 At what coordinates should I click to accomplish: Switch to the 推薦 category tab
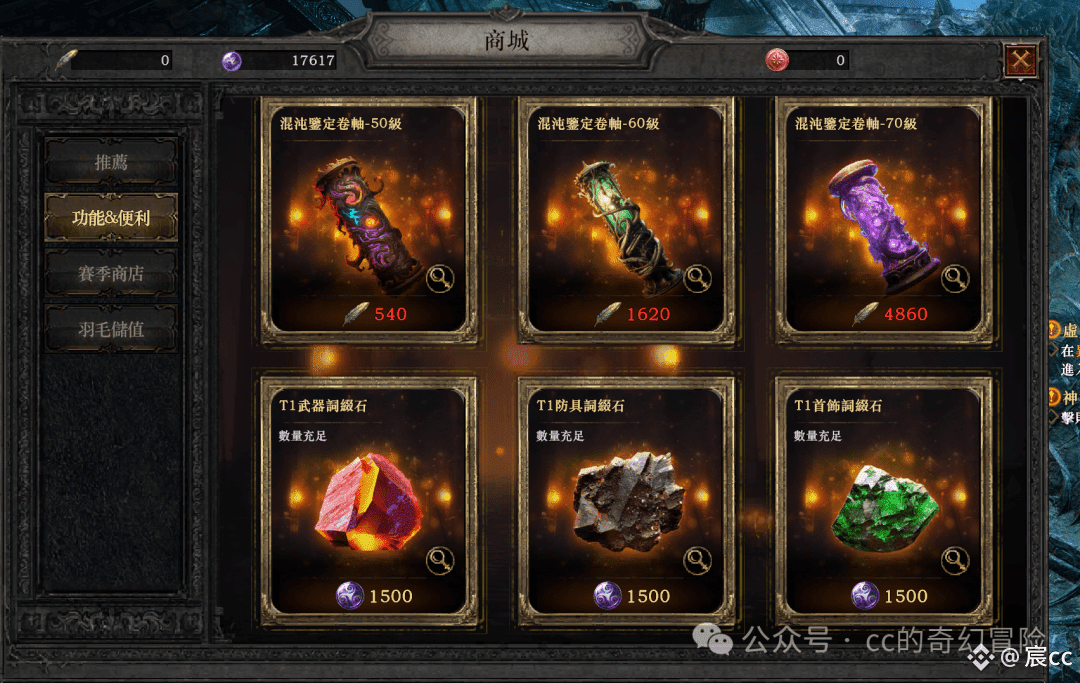click(111, 162)
